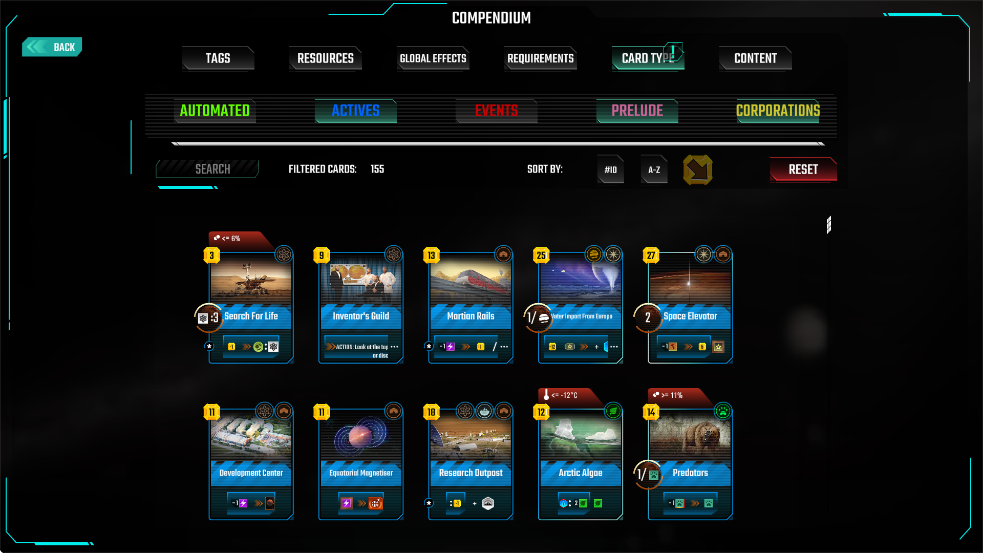Open the Tags filter tab
Screen dimensions: 983x553
pos(218,59)
